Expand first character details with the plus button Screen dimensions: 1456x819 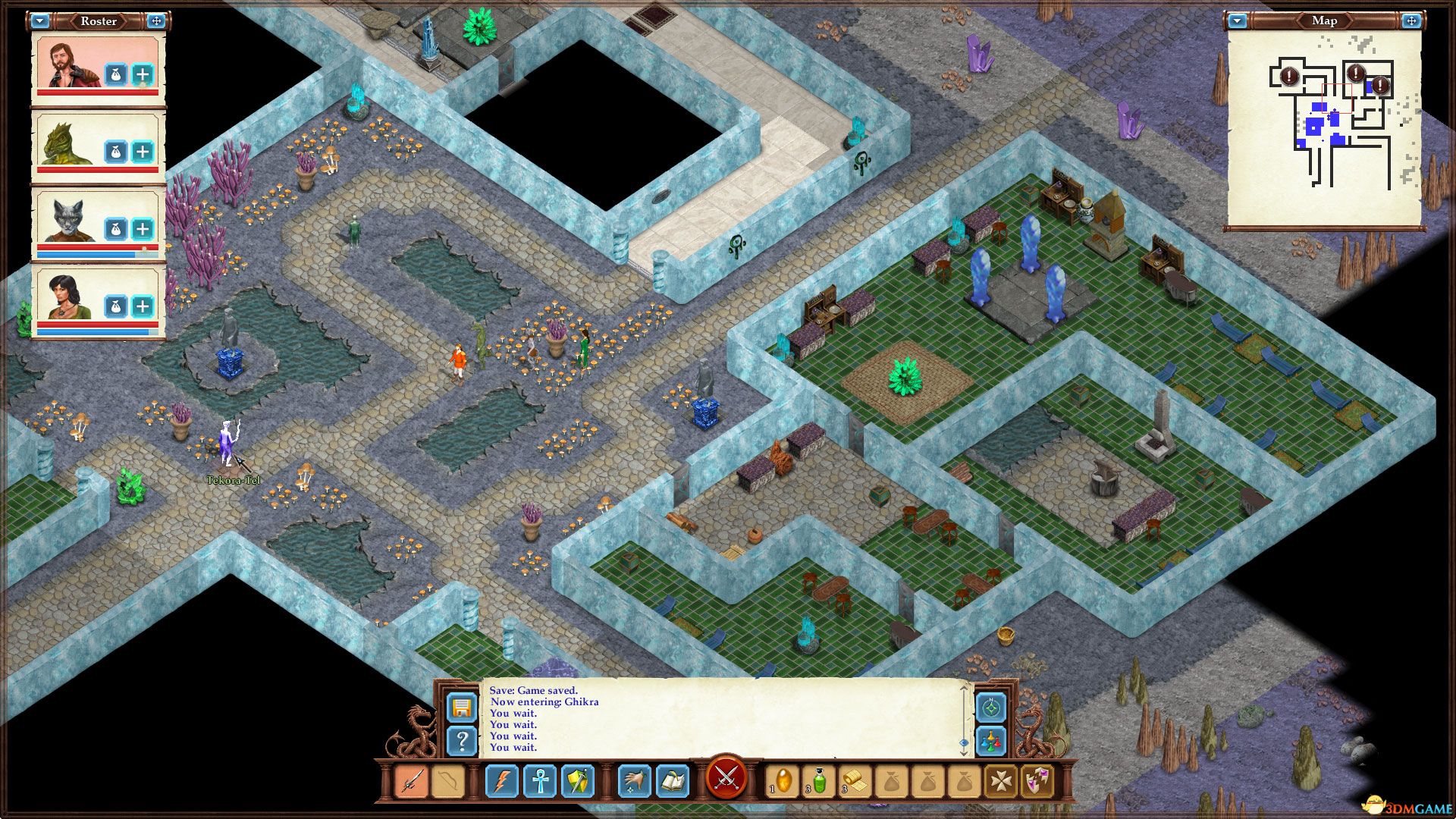141,75
